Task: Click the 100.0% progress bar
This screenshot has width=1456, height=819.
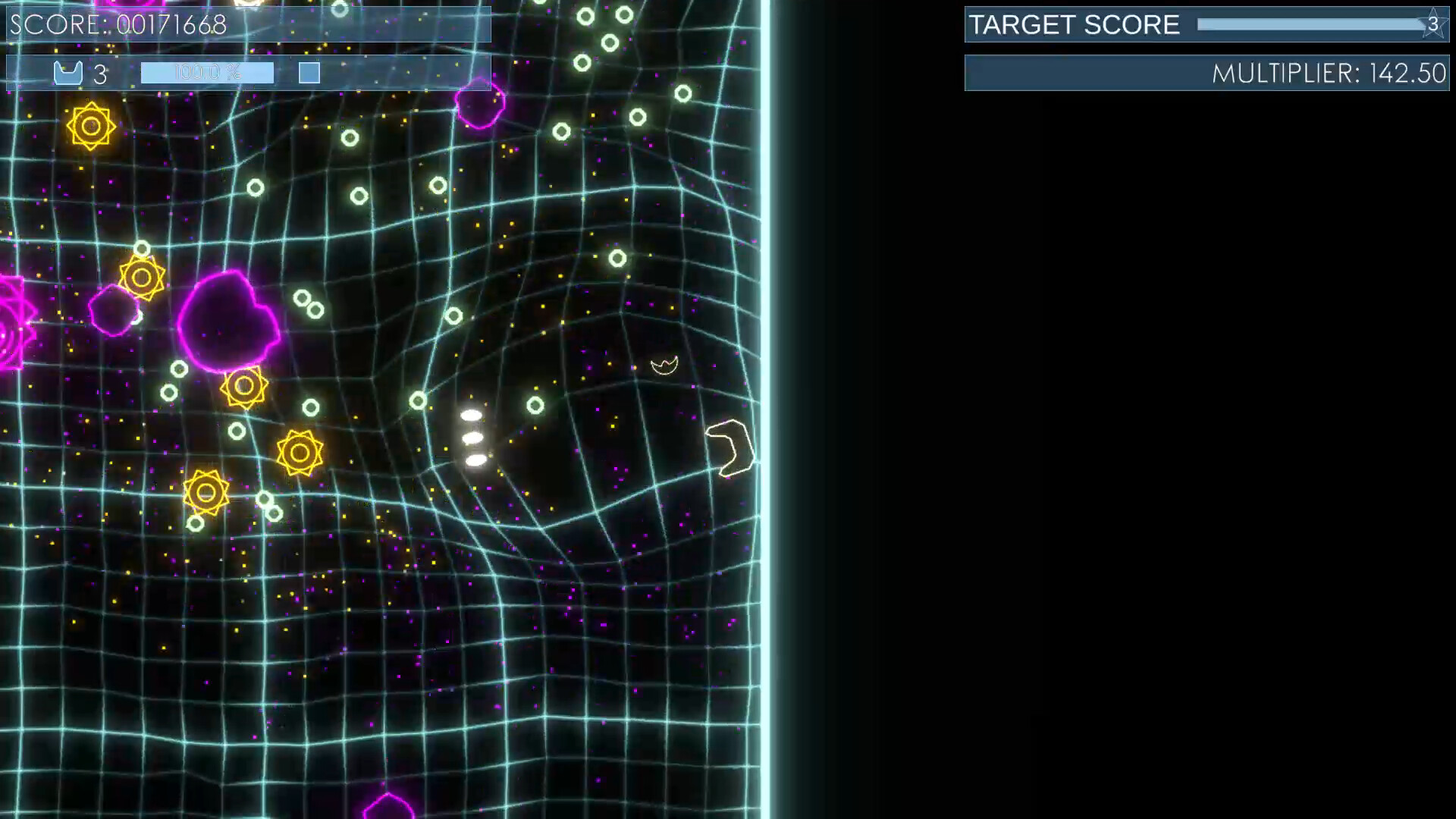Action: click(x=208, y=73)
